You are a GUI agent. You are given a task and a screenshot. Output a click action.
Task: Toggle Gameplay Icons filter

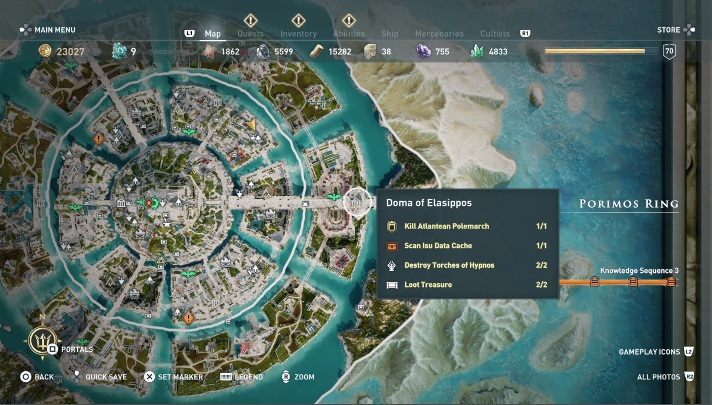(649, 352)
